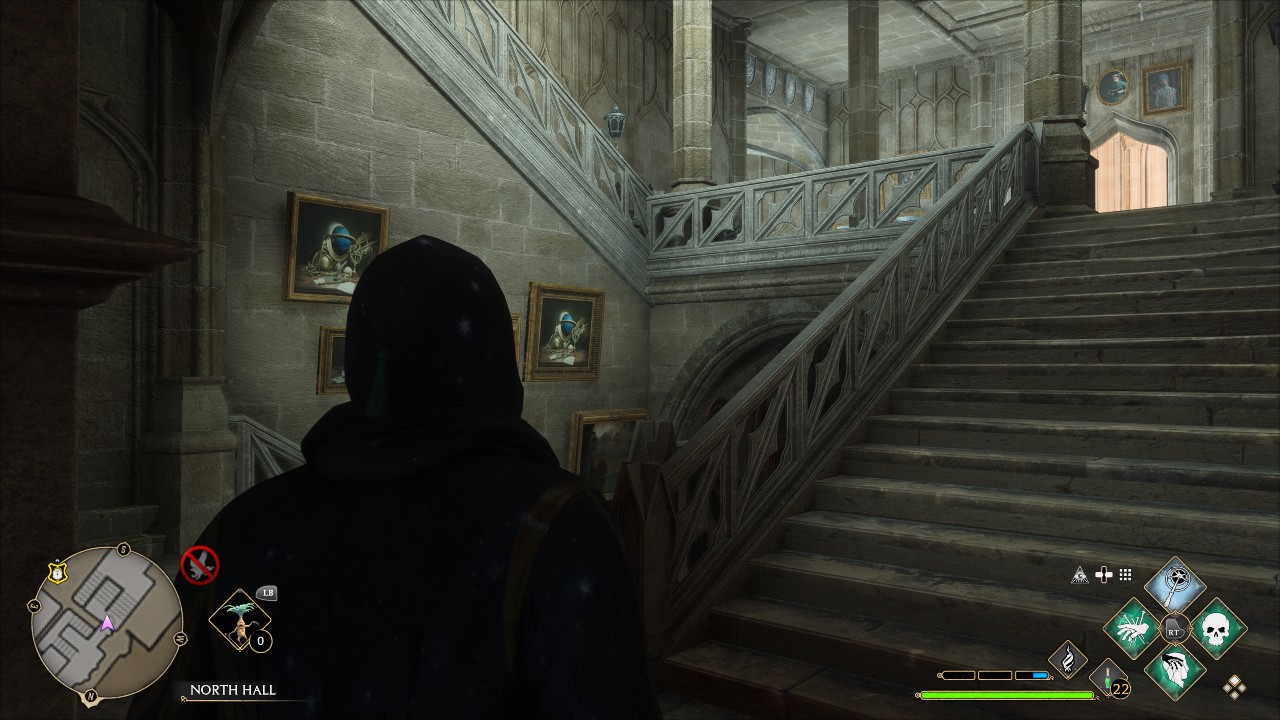Toggle the crosshair reticle icon
The image size is (1280, 720).
[x=1104, y=574]
